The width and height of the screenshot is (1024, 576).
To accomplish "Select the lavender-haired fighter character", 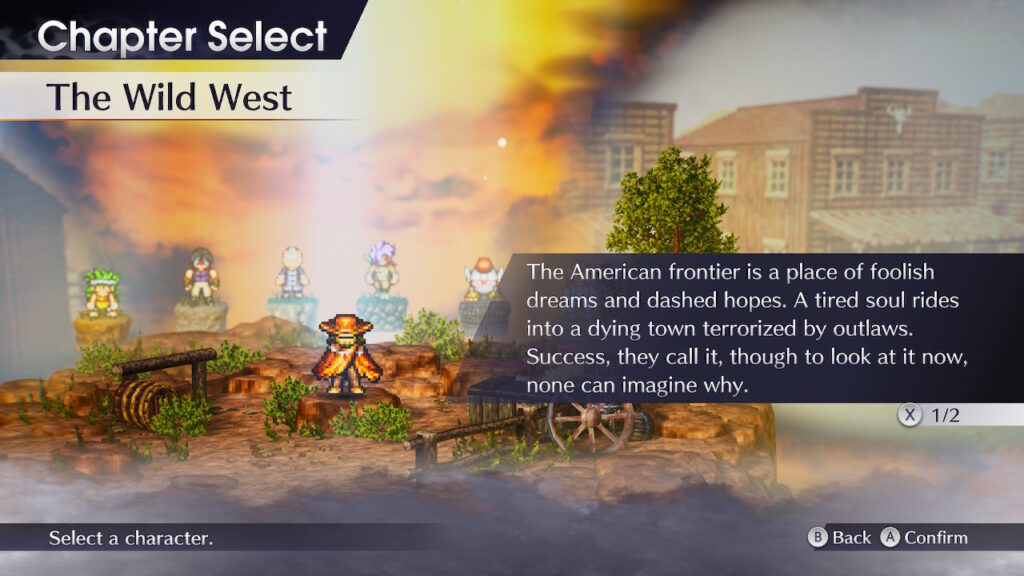I will pos(380,269).
